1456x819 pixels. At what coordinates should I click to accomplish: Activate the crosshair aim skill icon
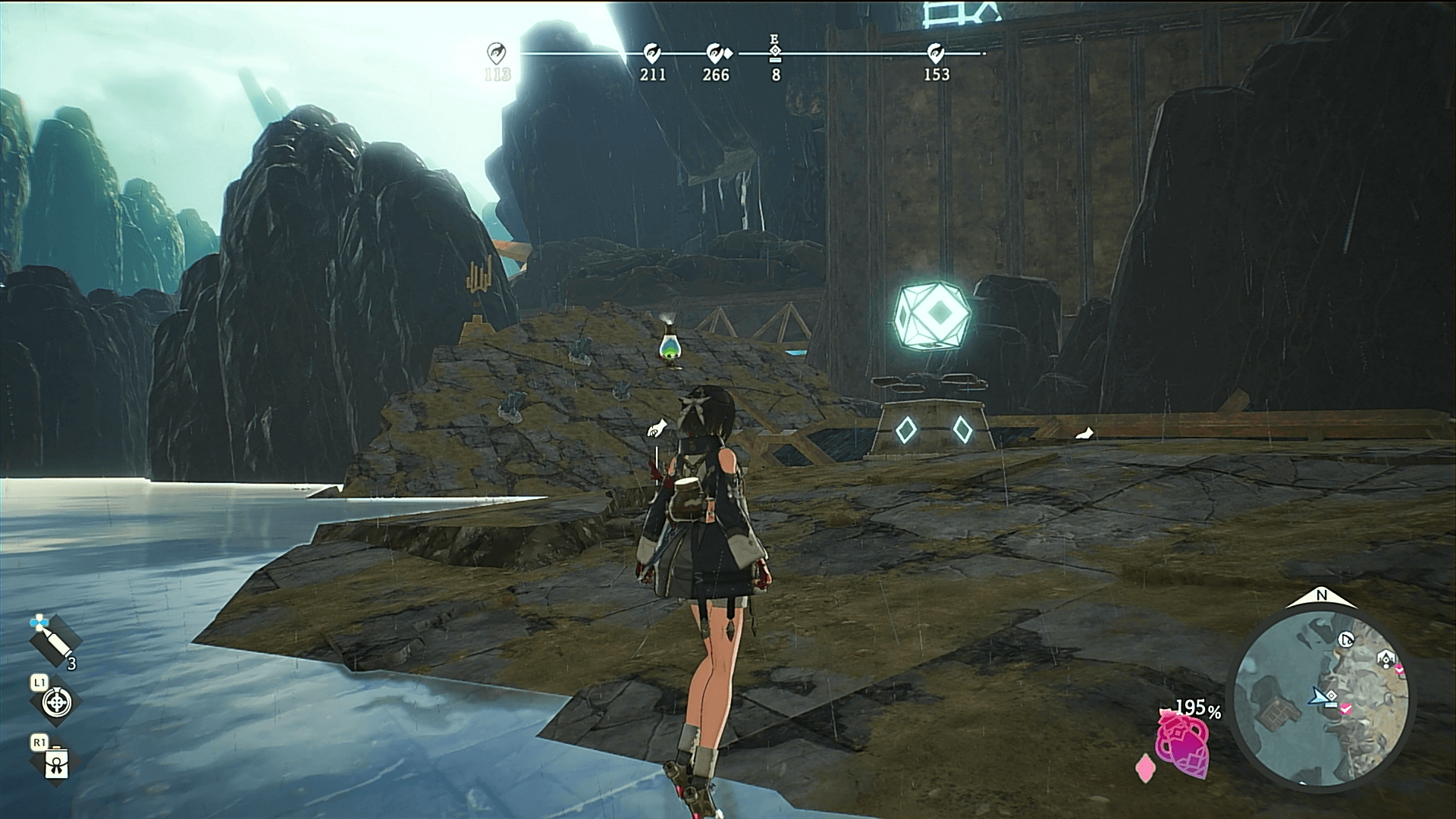56,701
